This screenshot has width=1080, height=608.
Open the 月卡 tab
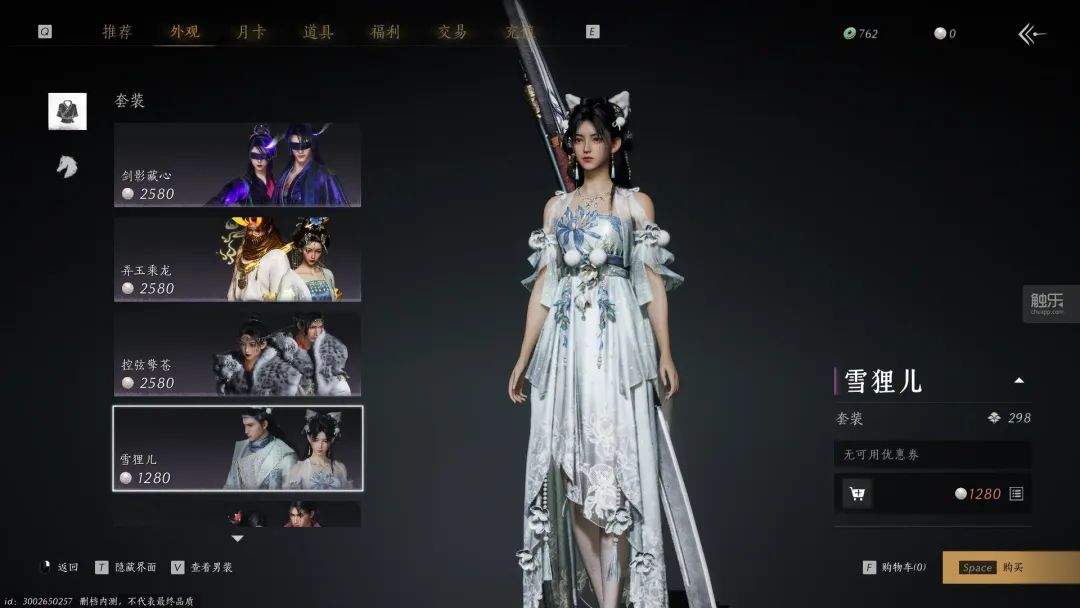coord(250,32)
